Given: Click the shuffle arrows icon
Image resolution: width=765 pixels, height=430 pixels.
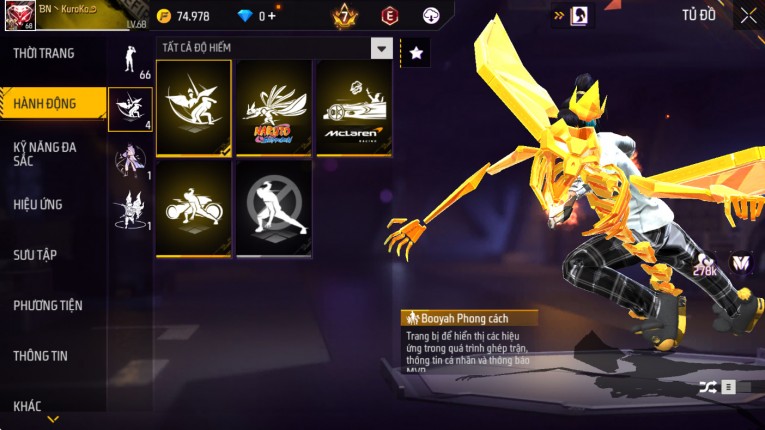Looking at the screenshot, I should (708, 387).
